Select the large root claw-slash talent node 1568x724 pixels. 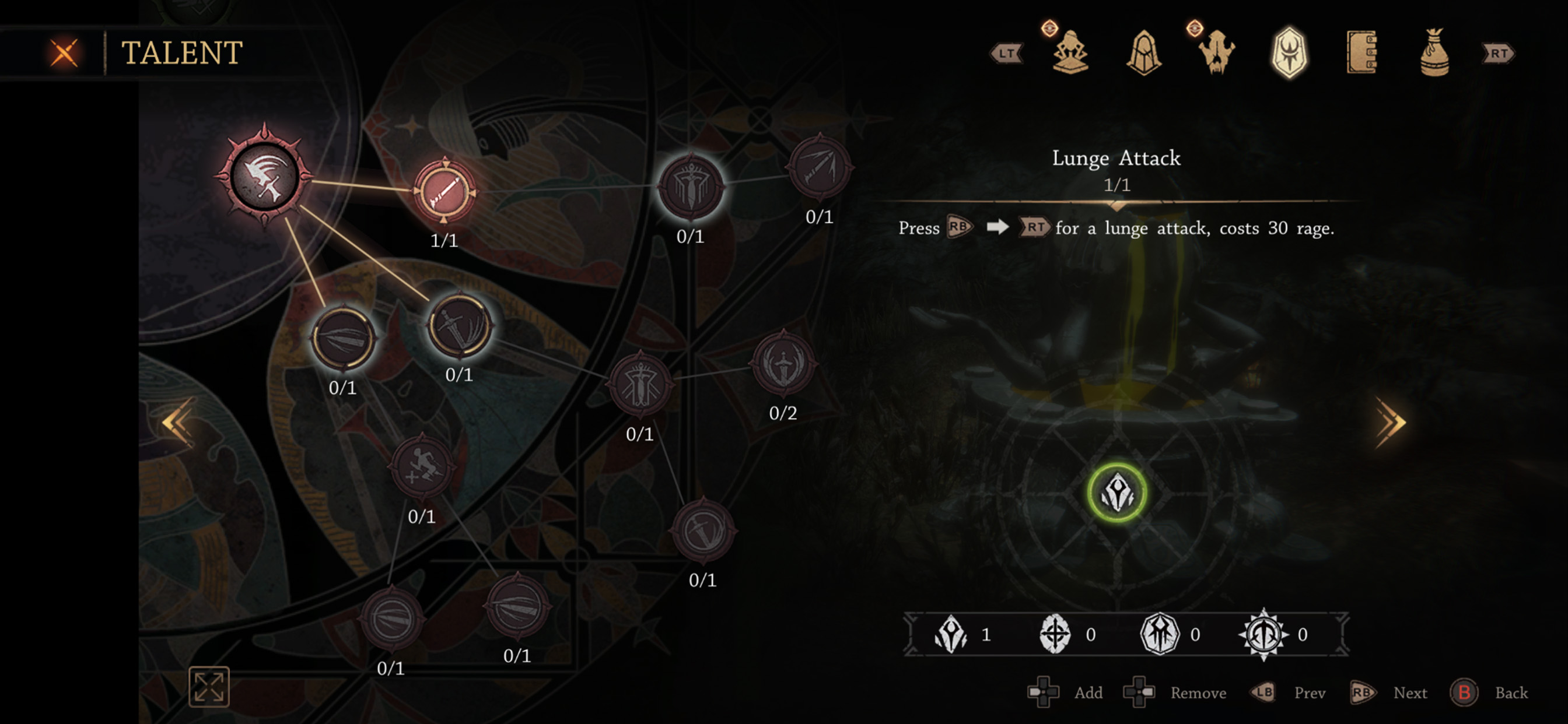pyautogui.click(x=264, y=177)
